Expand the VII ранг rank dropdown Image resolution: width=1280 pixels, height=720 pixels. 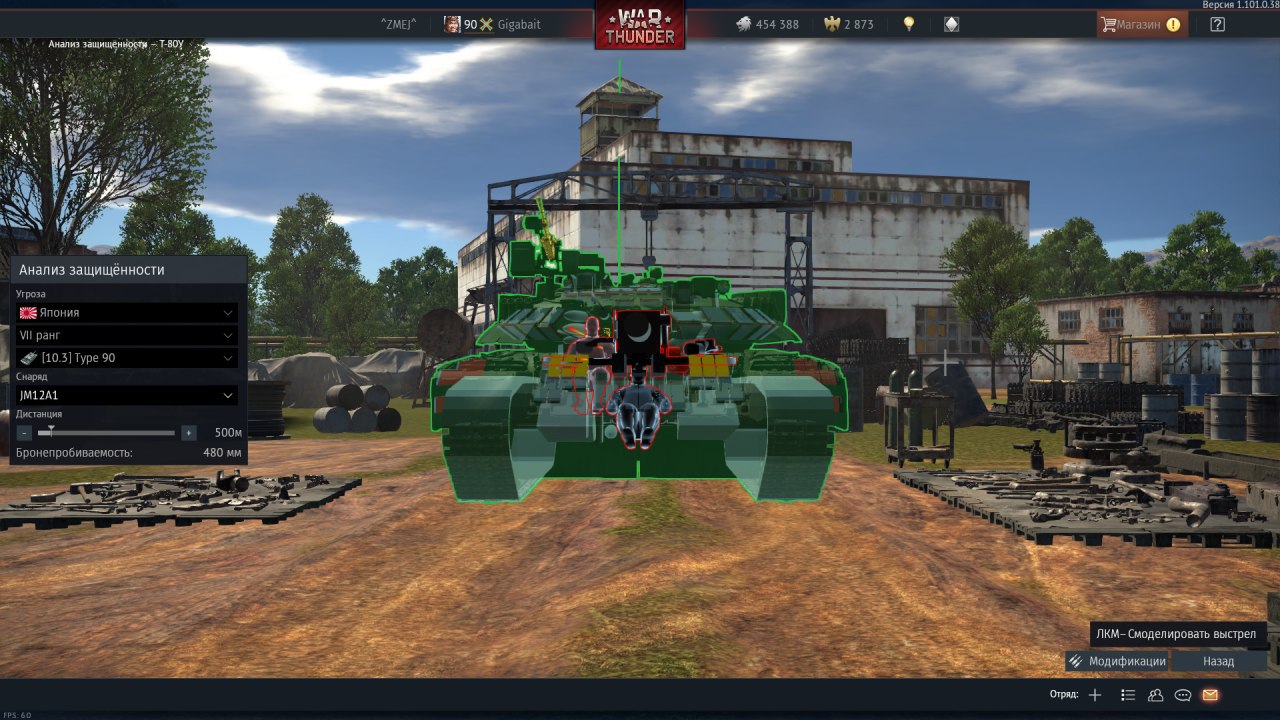click(x=127, y=335)
